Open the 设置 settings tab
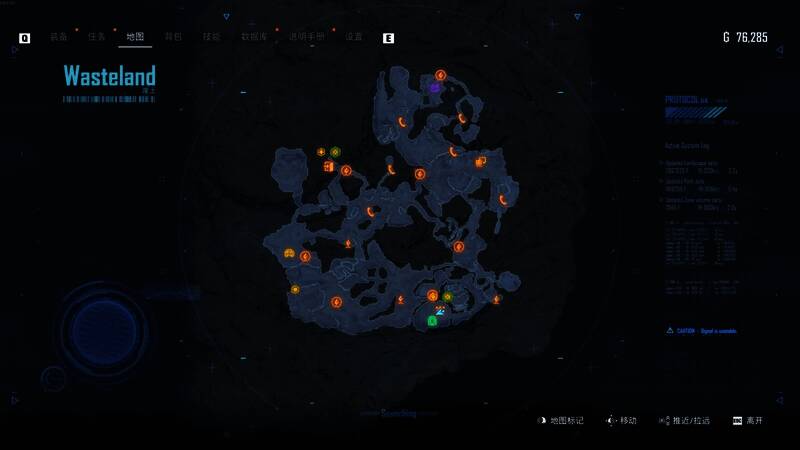 [x=354, y=37]
